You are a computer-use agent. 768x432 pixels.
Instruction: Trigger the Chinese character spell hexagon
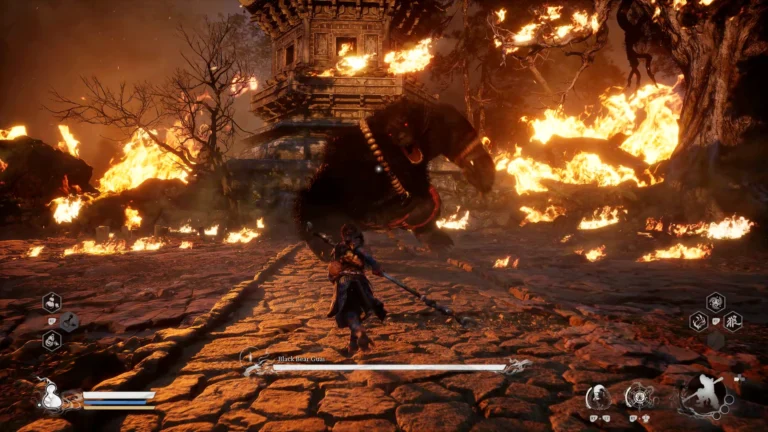pyautogui.click(x=733, y=322)
